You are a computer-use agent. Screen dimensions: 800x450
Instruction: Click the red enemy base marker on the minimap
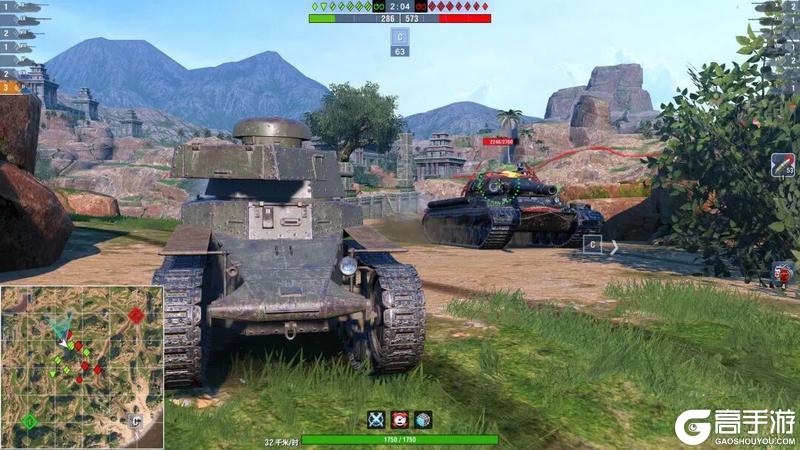(135, 315)
